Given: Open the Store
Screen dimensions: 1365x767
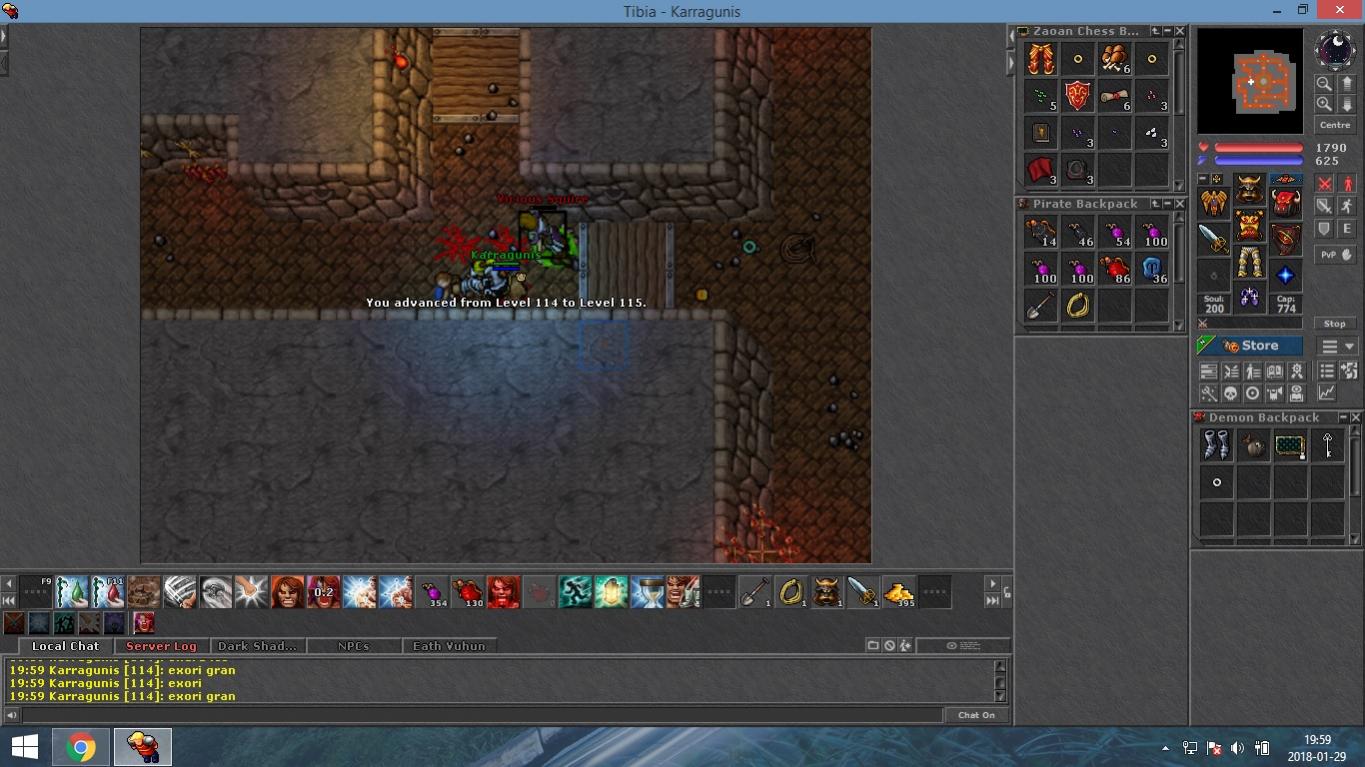Looking at the screenshot, I should pos(1250,346).
